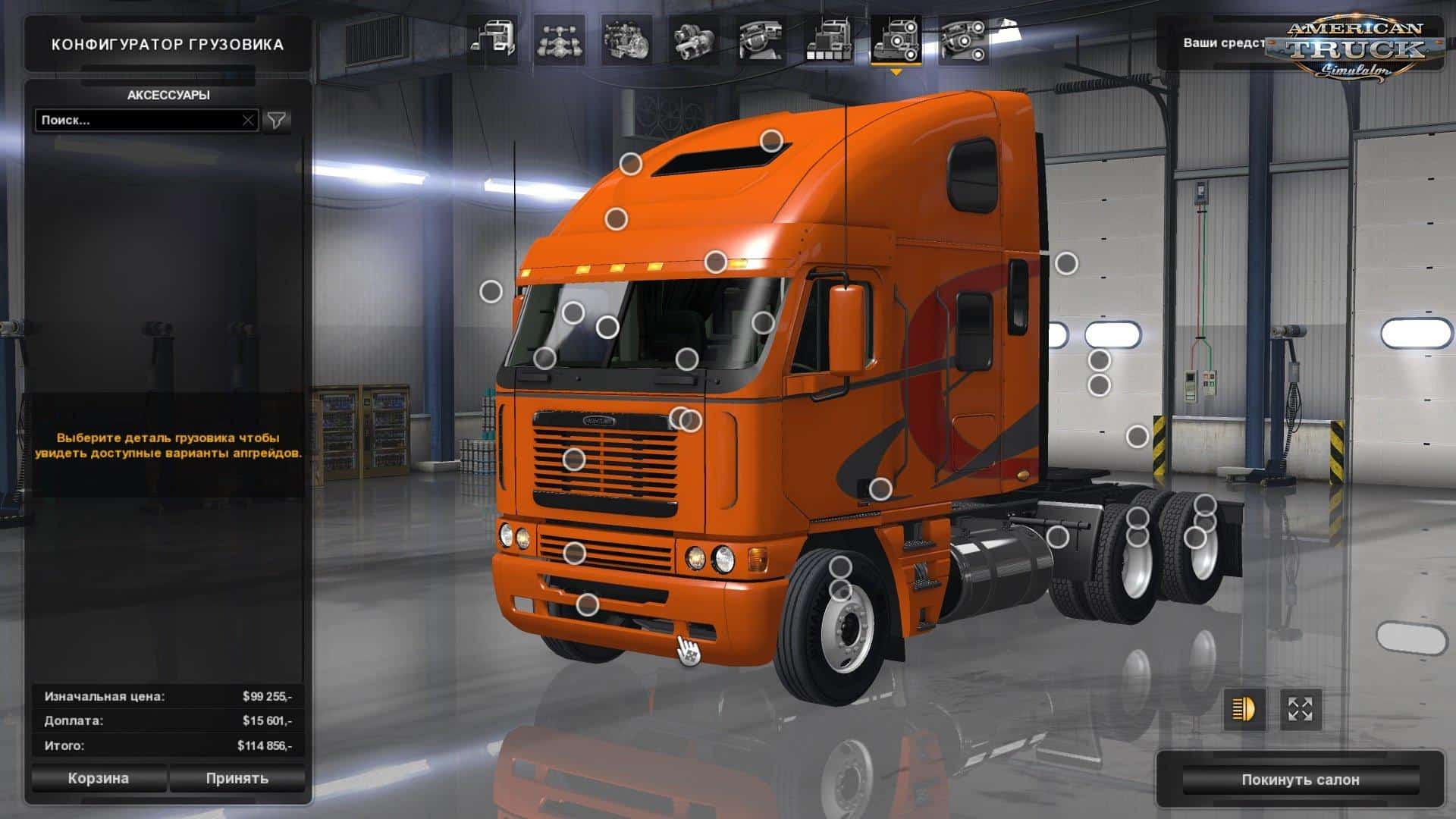
Task: Open the interior accessories tab
Action: coord(963,40)
